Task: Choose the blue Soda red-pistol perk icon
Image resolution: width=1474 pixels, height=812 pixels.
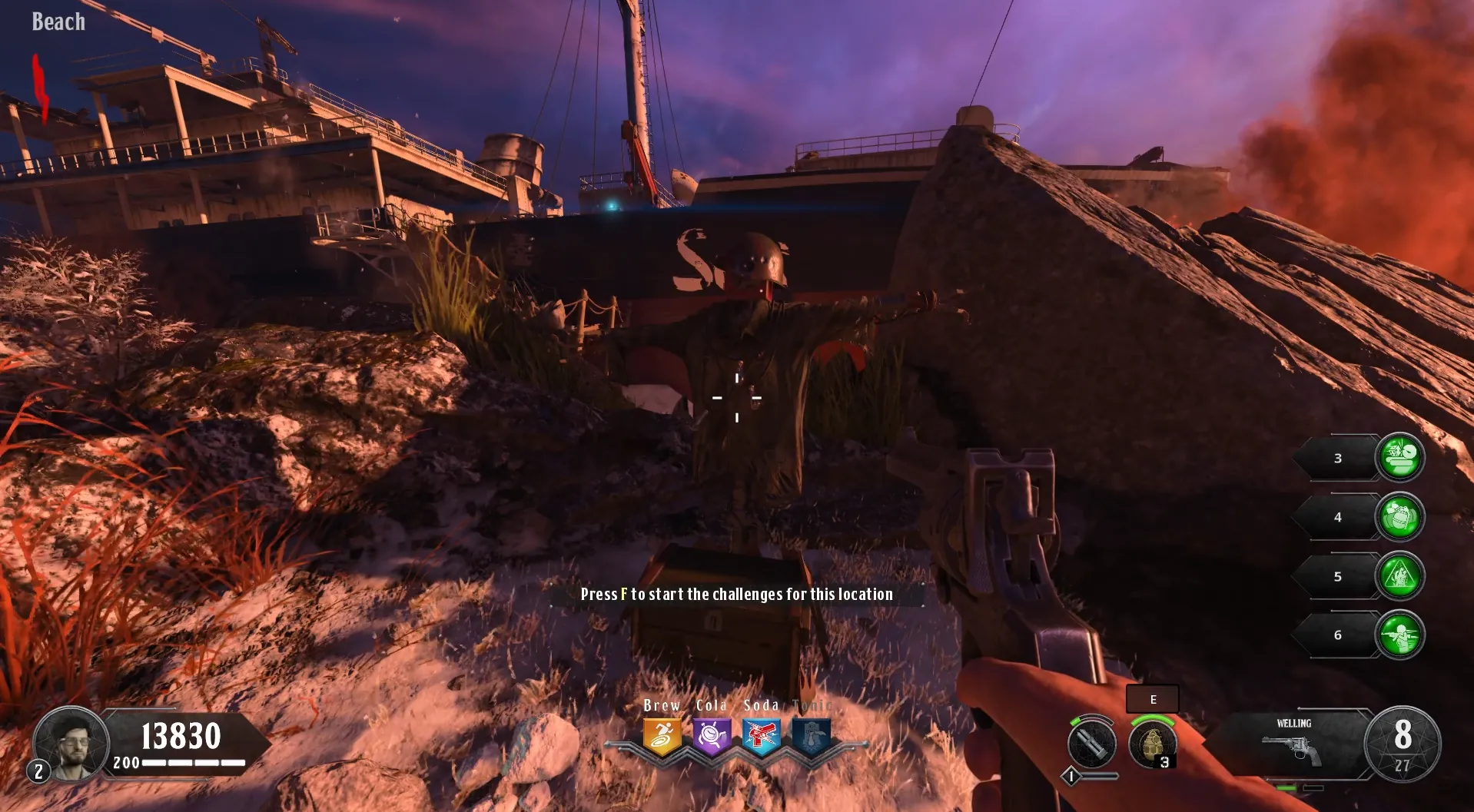Action: pos(762,737)
